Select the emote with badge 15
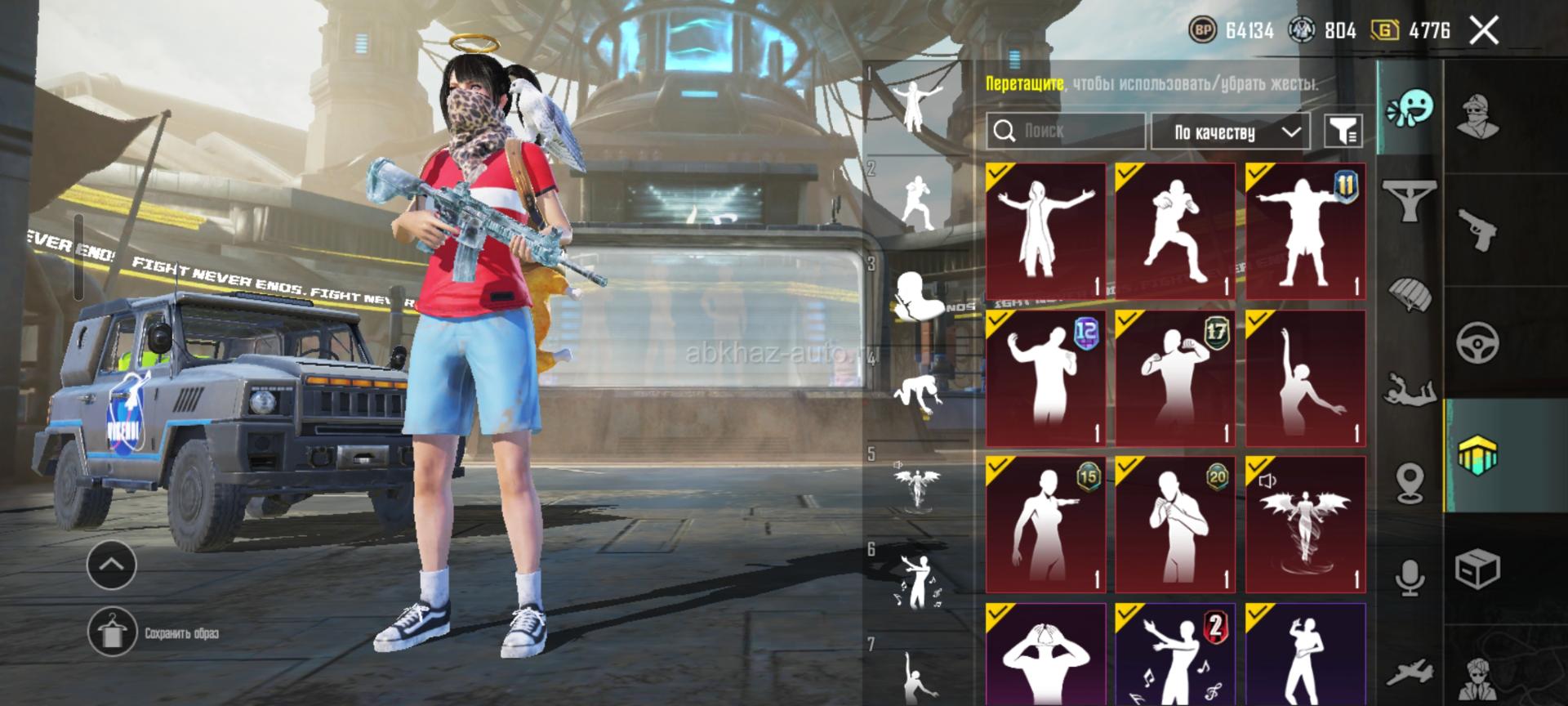1568x706 pixels. point(1045,525)
